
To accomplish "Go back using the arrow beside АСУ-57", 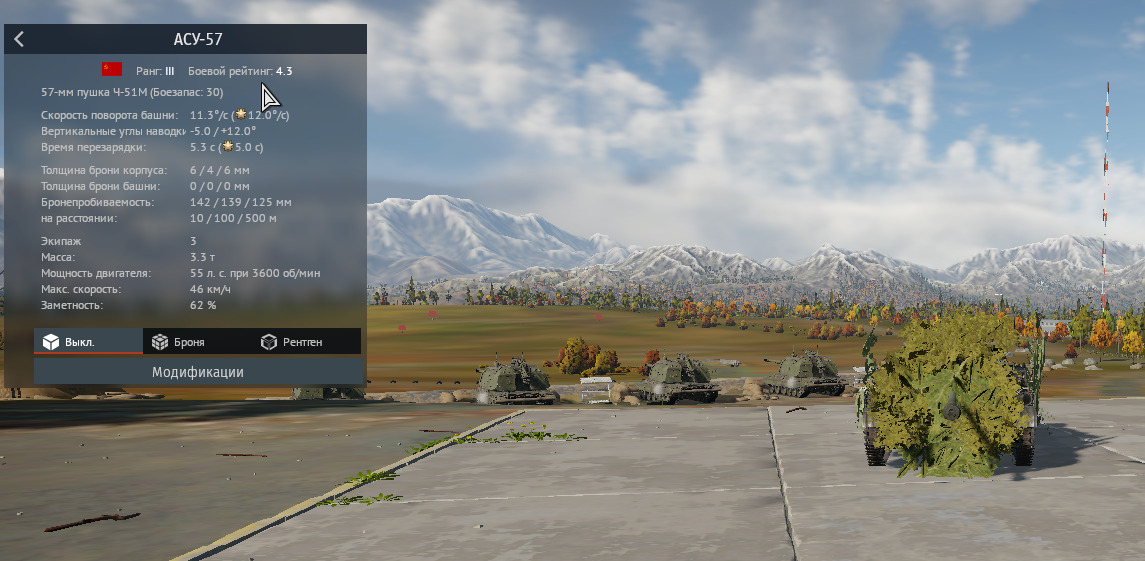I will (x=19, y=40).
